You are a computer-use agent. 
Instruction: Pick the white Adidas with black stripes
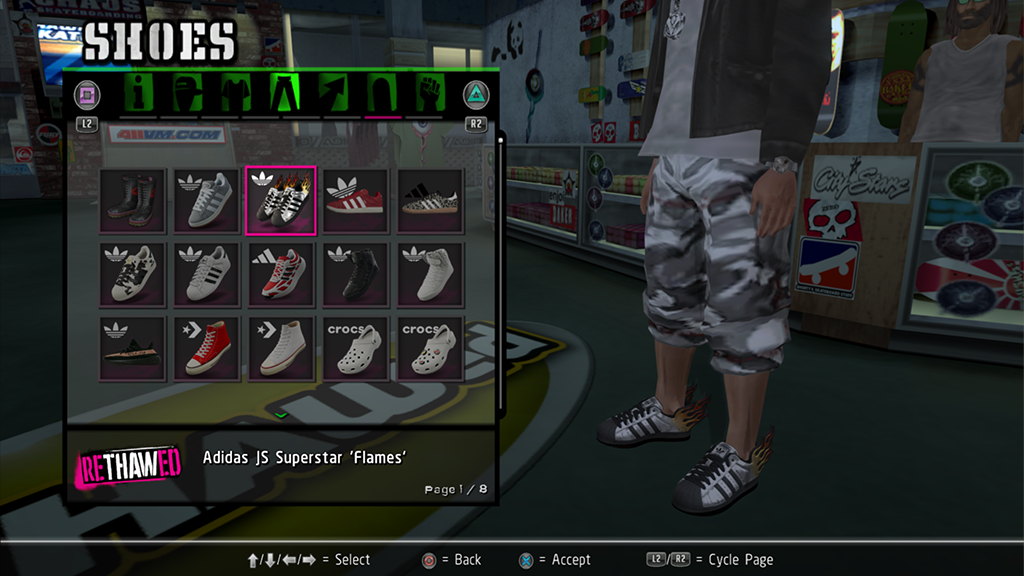[206, 274]
